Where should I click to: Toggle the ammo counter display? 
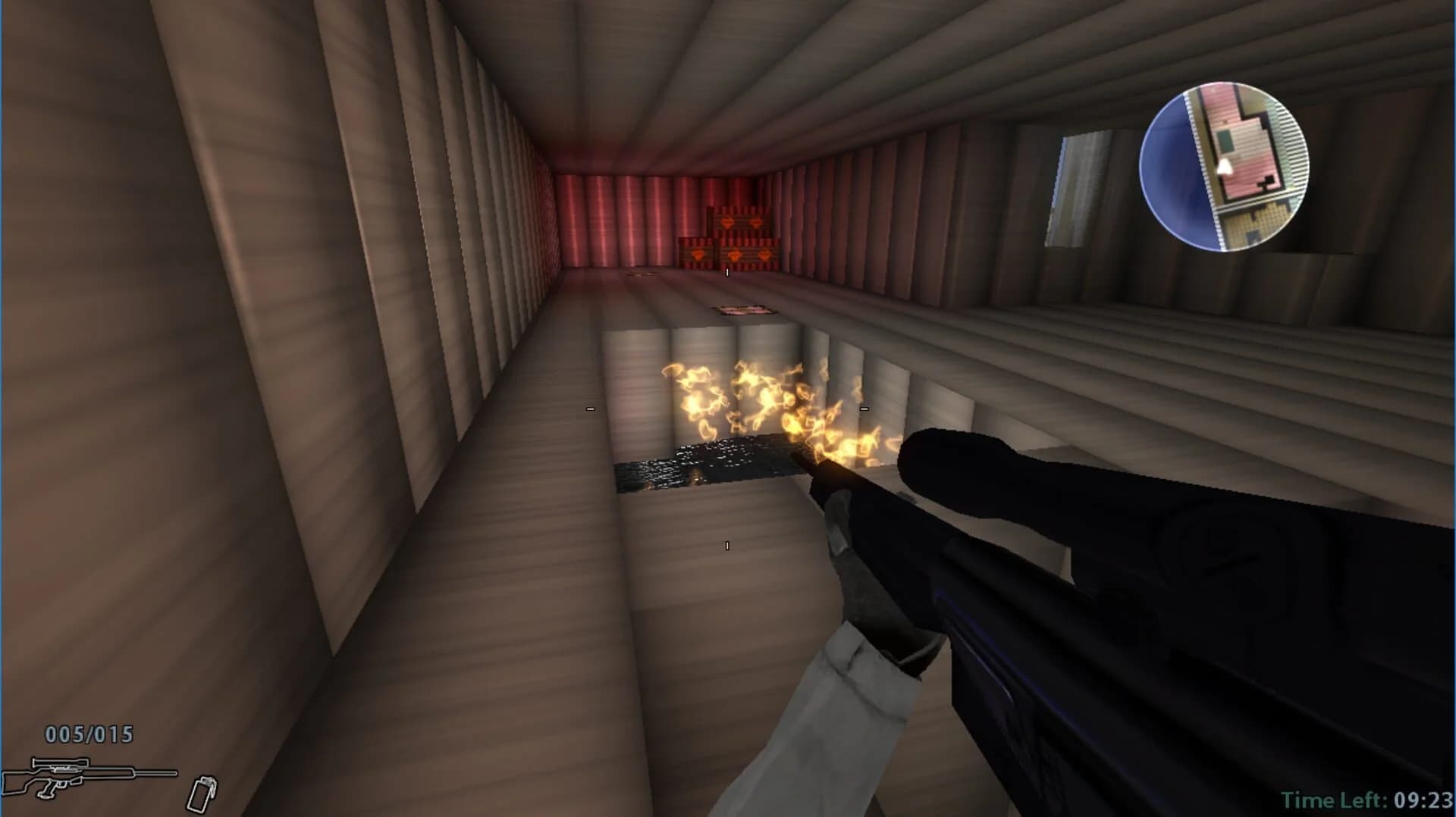point(89,734)
